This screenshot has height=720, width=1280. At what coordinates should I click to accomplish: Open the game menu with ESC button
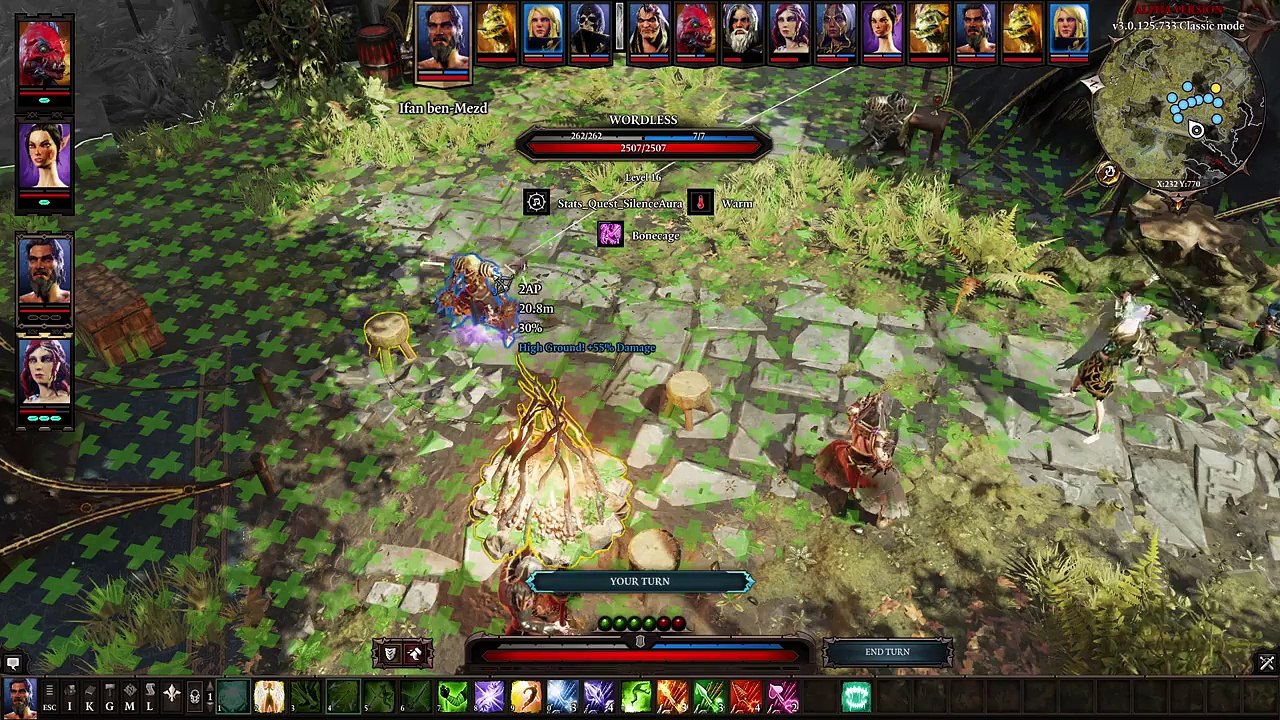[x=49, y=698]
